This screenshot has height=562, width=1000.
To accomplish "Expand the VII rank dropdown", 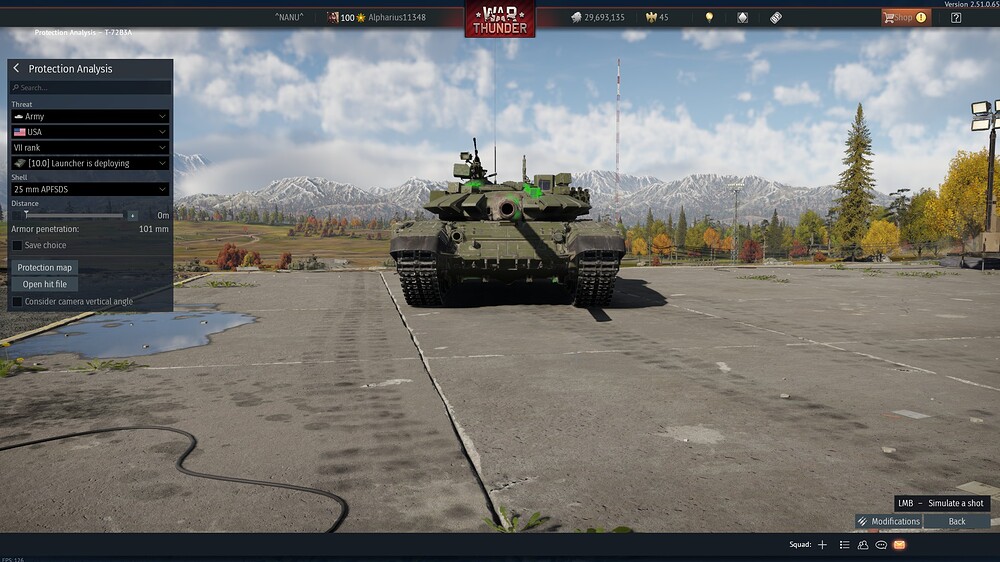I will [90, 147].
